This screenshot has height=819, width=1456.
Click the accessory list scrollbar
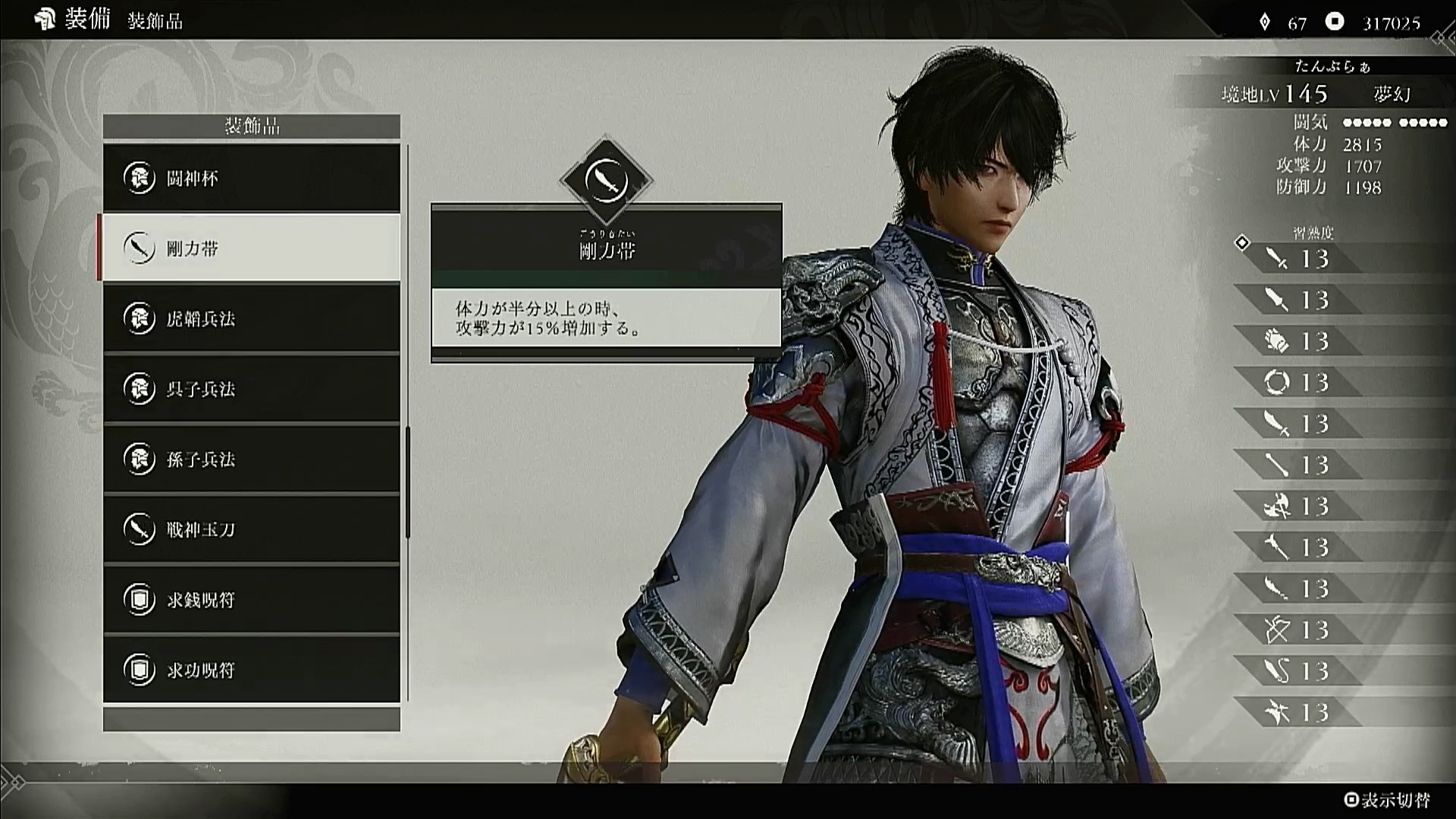[408, 482]
